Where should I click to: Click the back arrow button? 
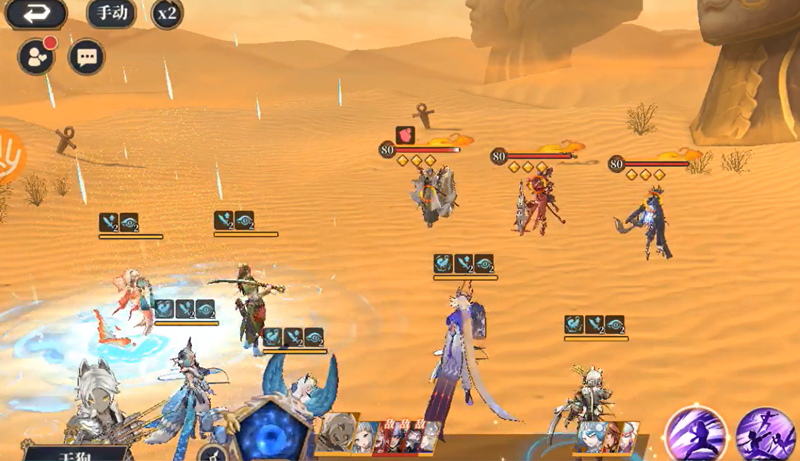[x=35, y=13]
